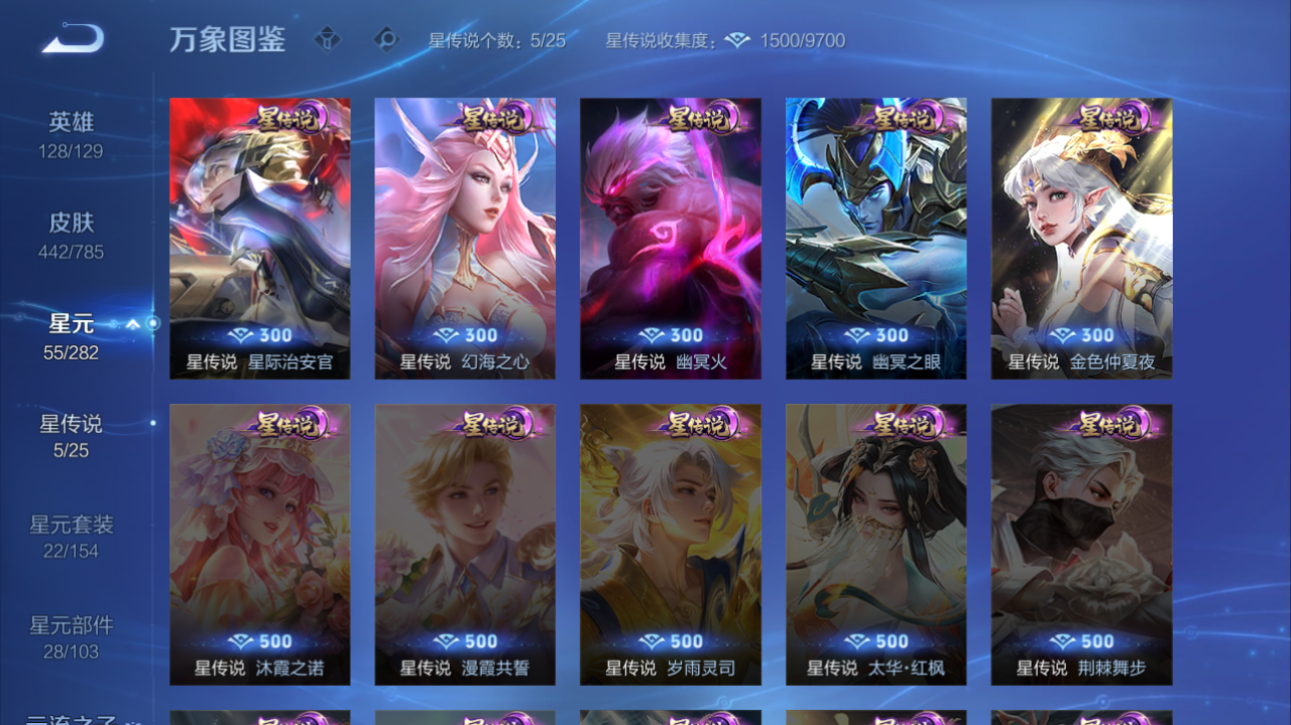This screenshot has width=1291, height=725.
Task: Open the 太华·红枫 star legend card
Action: (x=875, y=545)
